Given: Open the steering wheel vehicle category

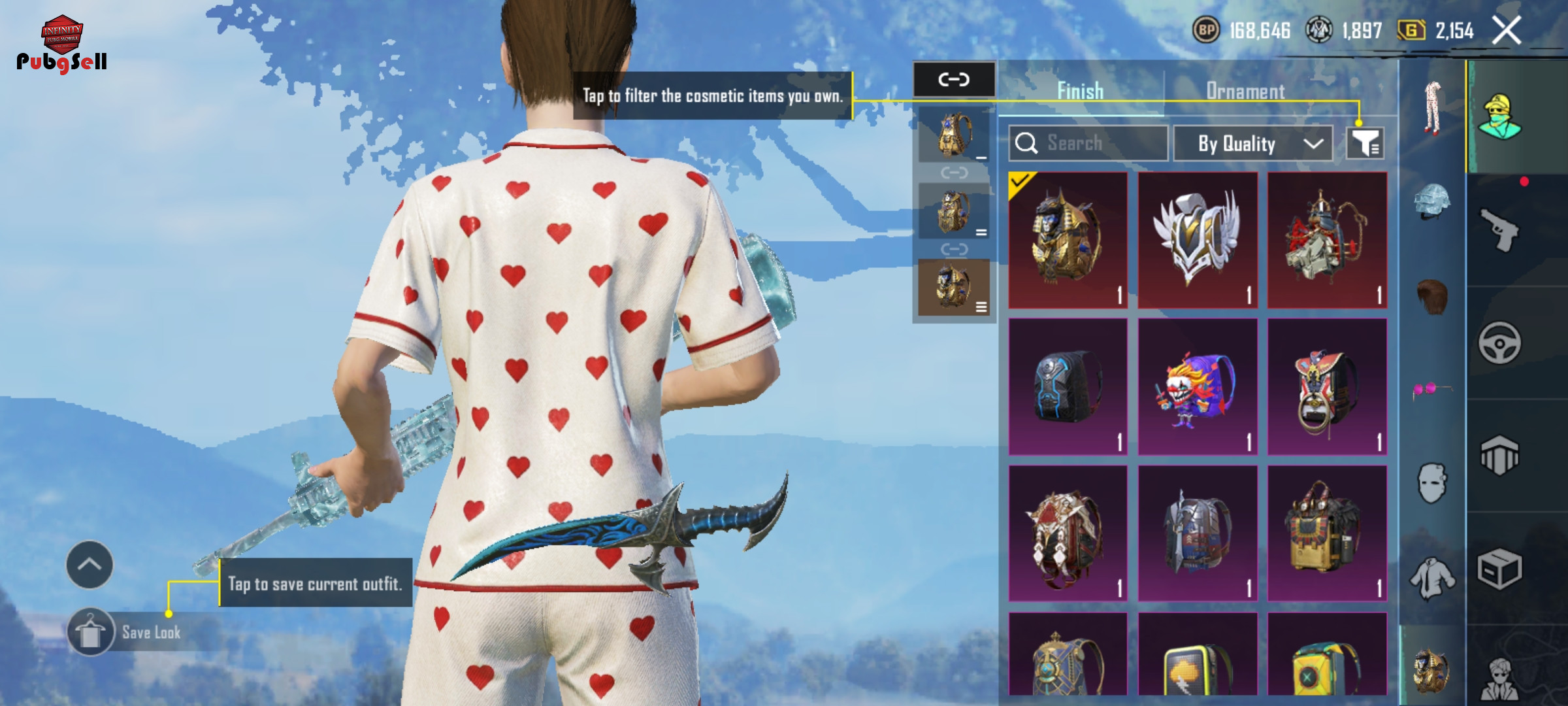Looking at the screenshot, I should pos(1499,343).
